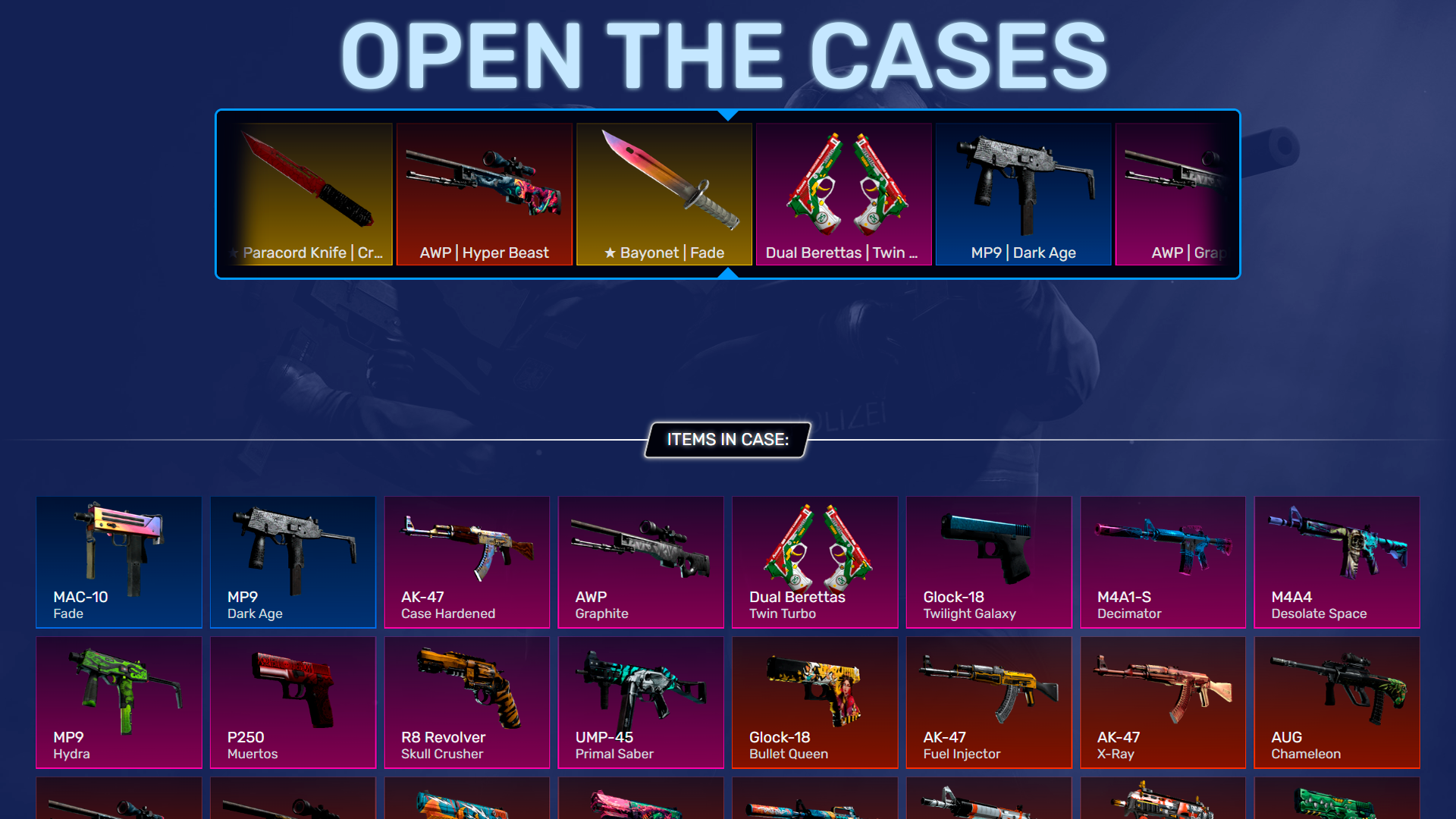This screenshot has height=819, width=1456.
Task: Open the AK-47 Case Hardened item
Action: 466,561
